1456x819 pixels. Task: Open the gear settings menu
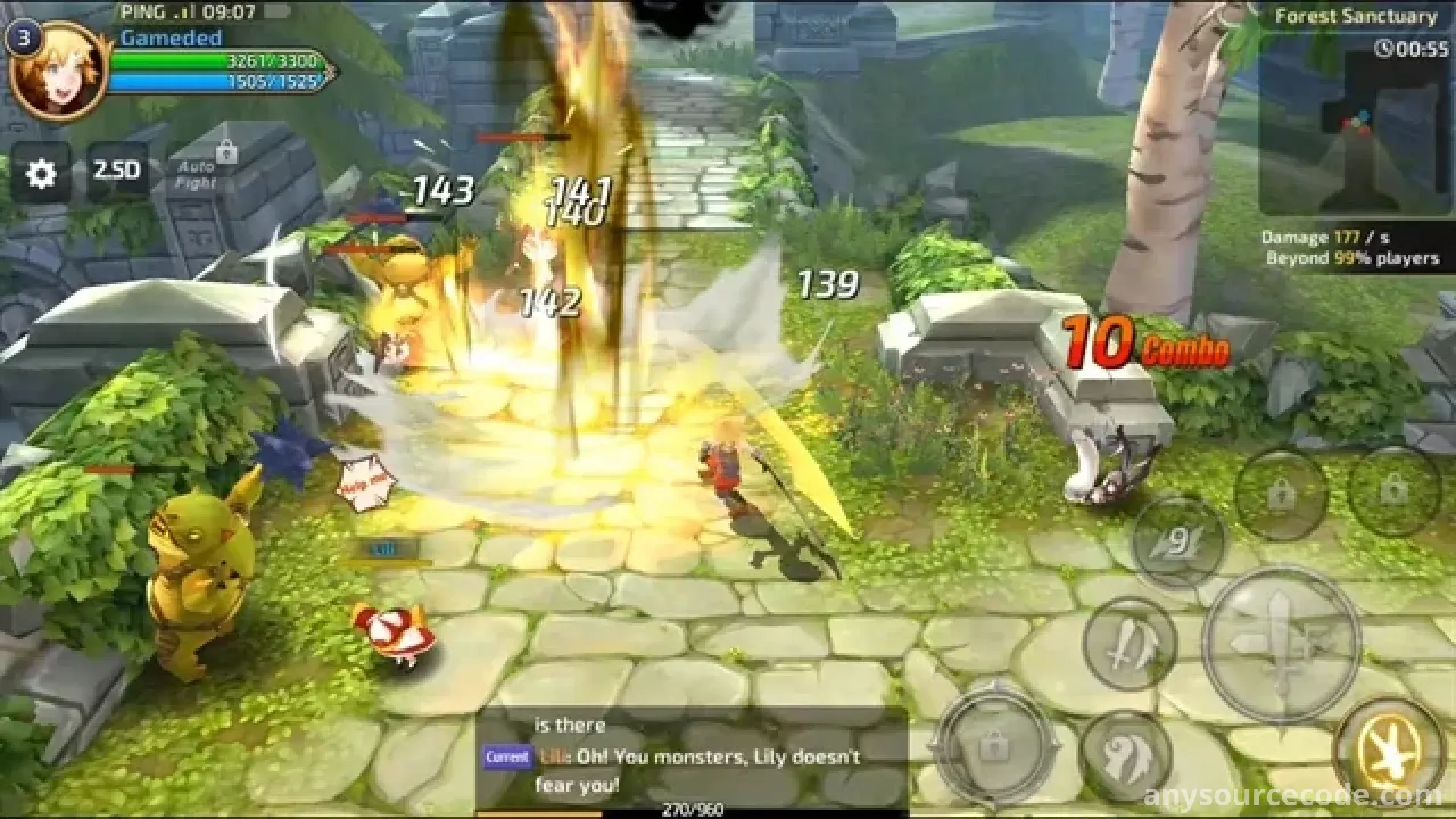click(41, 174)
